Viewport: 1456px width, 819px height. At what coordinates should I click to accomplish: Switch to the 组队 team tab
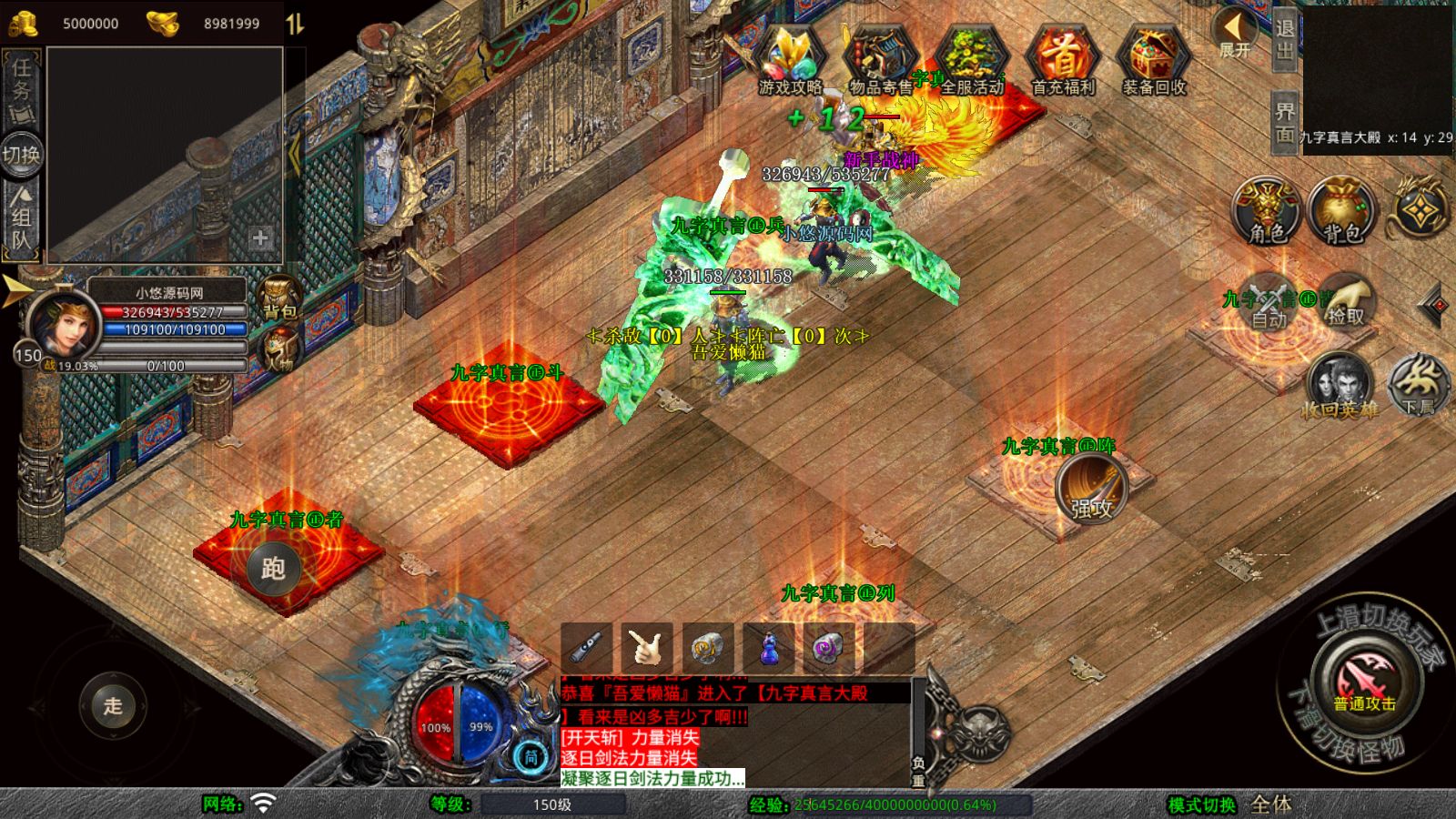tap(22, 217)
